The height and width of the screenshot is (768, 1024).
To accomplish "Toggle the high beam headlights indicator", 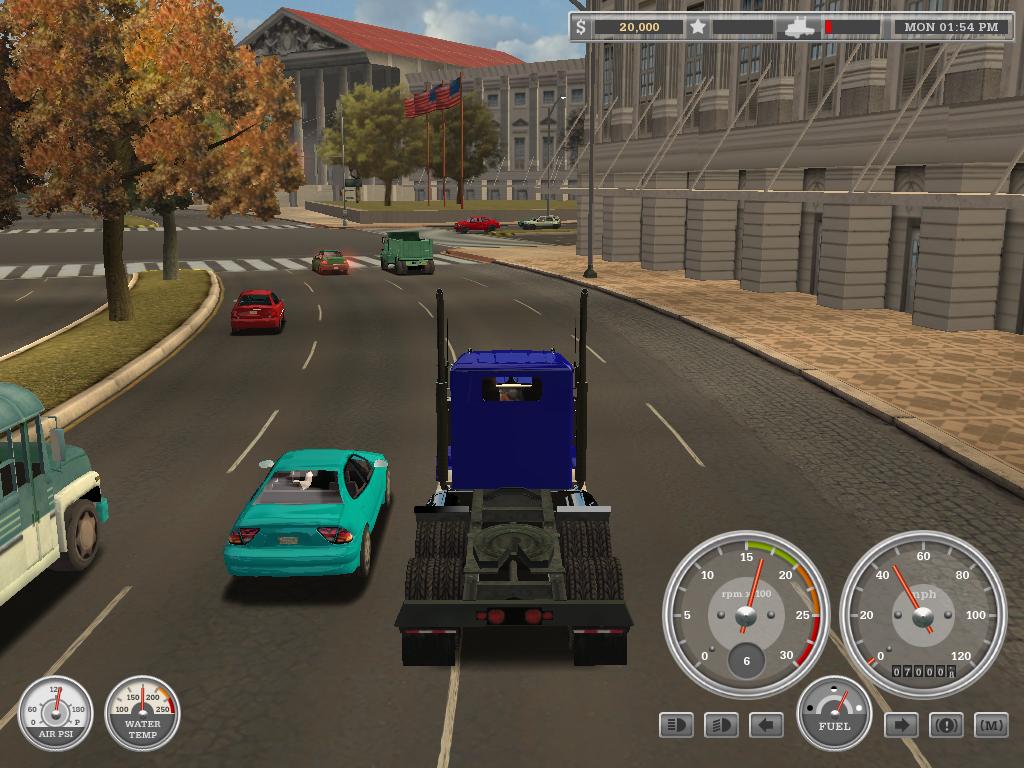I will click(x=677, y=724).
